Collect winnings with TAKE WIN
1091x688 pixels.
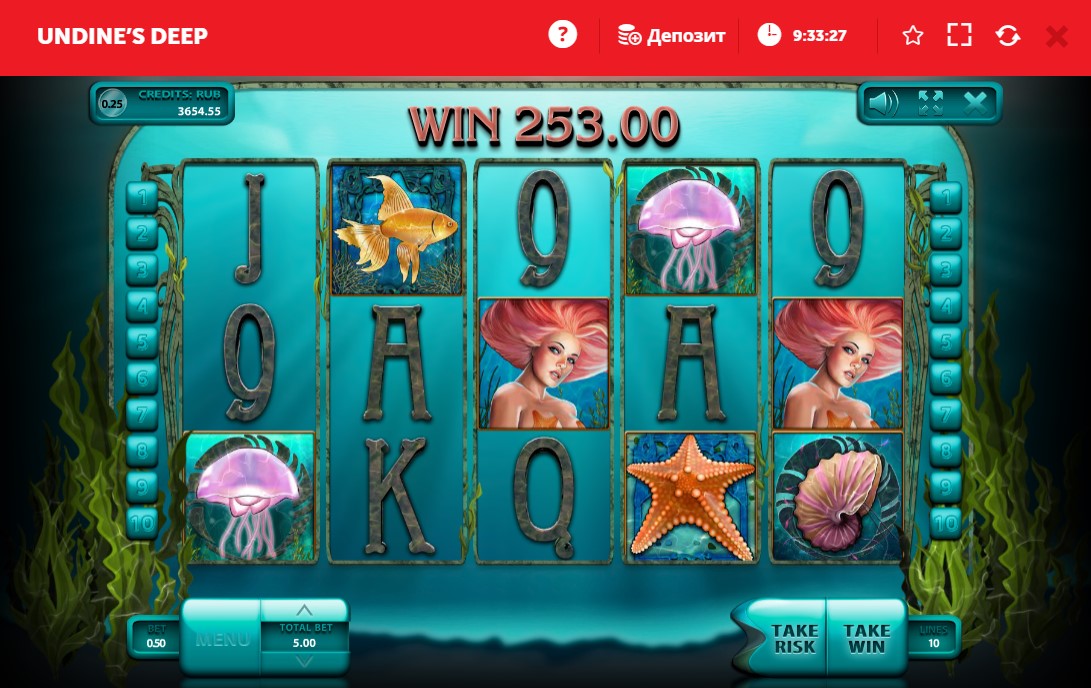click(x=866, y=637)
